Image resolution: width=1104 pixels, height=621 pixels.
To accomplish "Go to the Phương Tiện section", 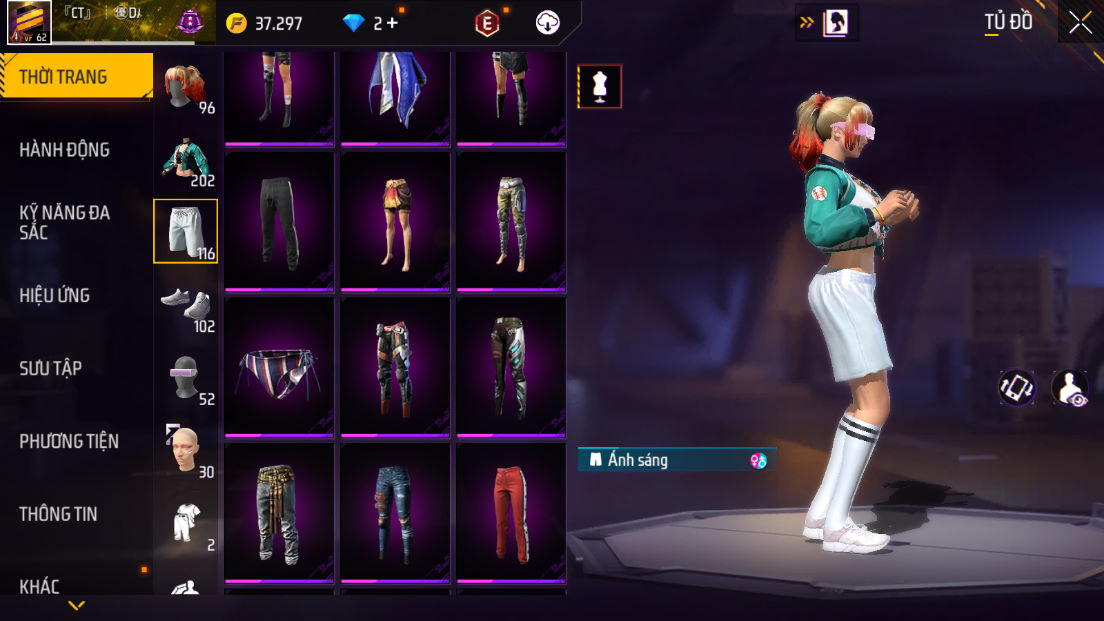I will (x=69, y=441).
